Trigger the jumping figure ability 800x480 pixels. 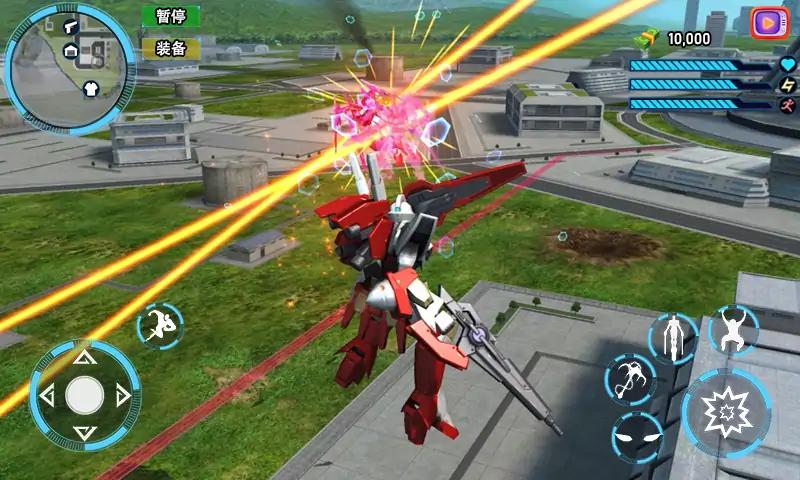733,330
